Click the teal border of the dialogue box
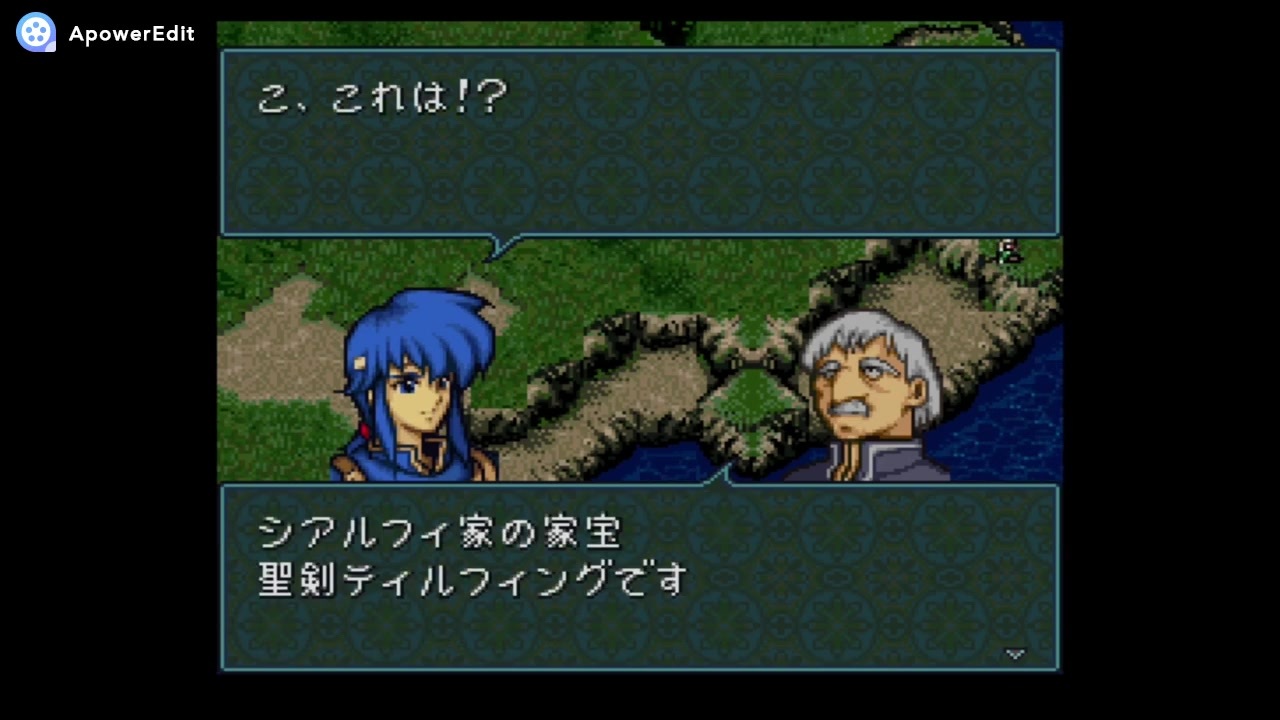The width and height of the screenshot is (1280, 720). 222,140
